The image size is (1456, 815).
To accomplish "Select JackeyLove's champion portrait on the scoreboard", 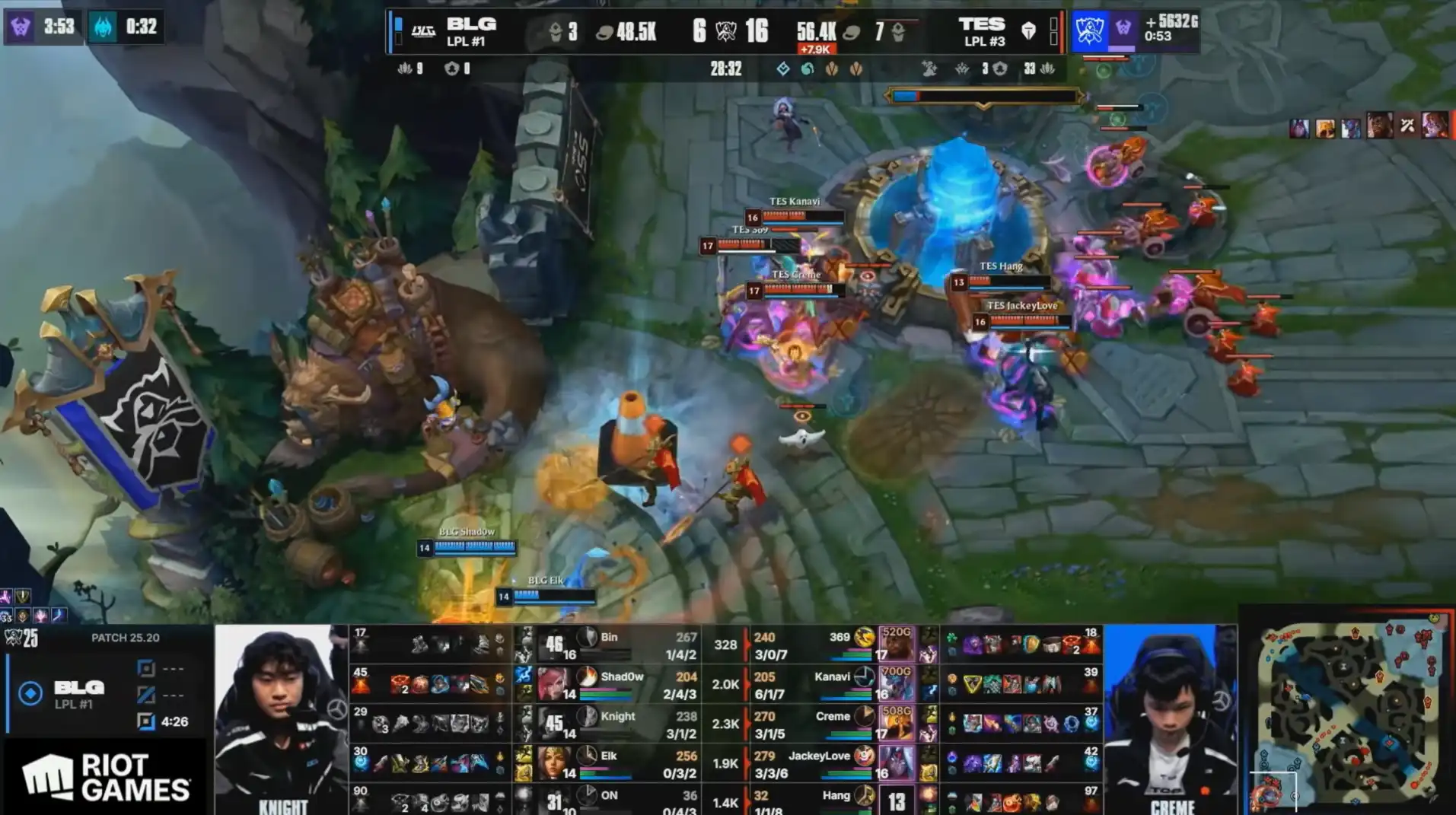I will (896, 762).
